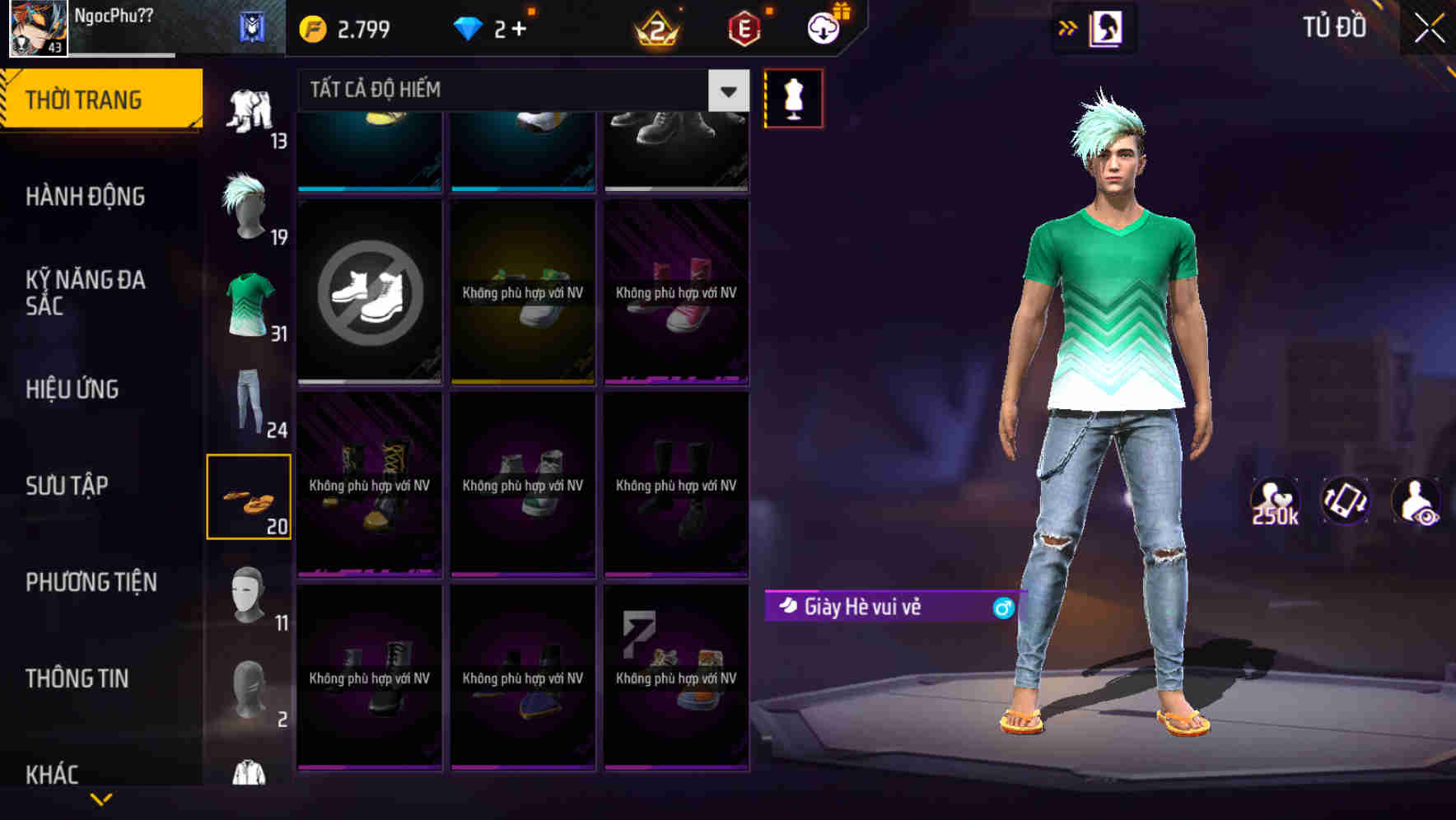
Task: Open the TẤT CẢ ĐỘ HIẾM rarity dropdown
Action: click(494, 91)
